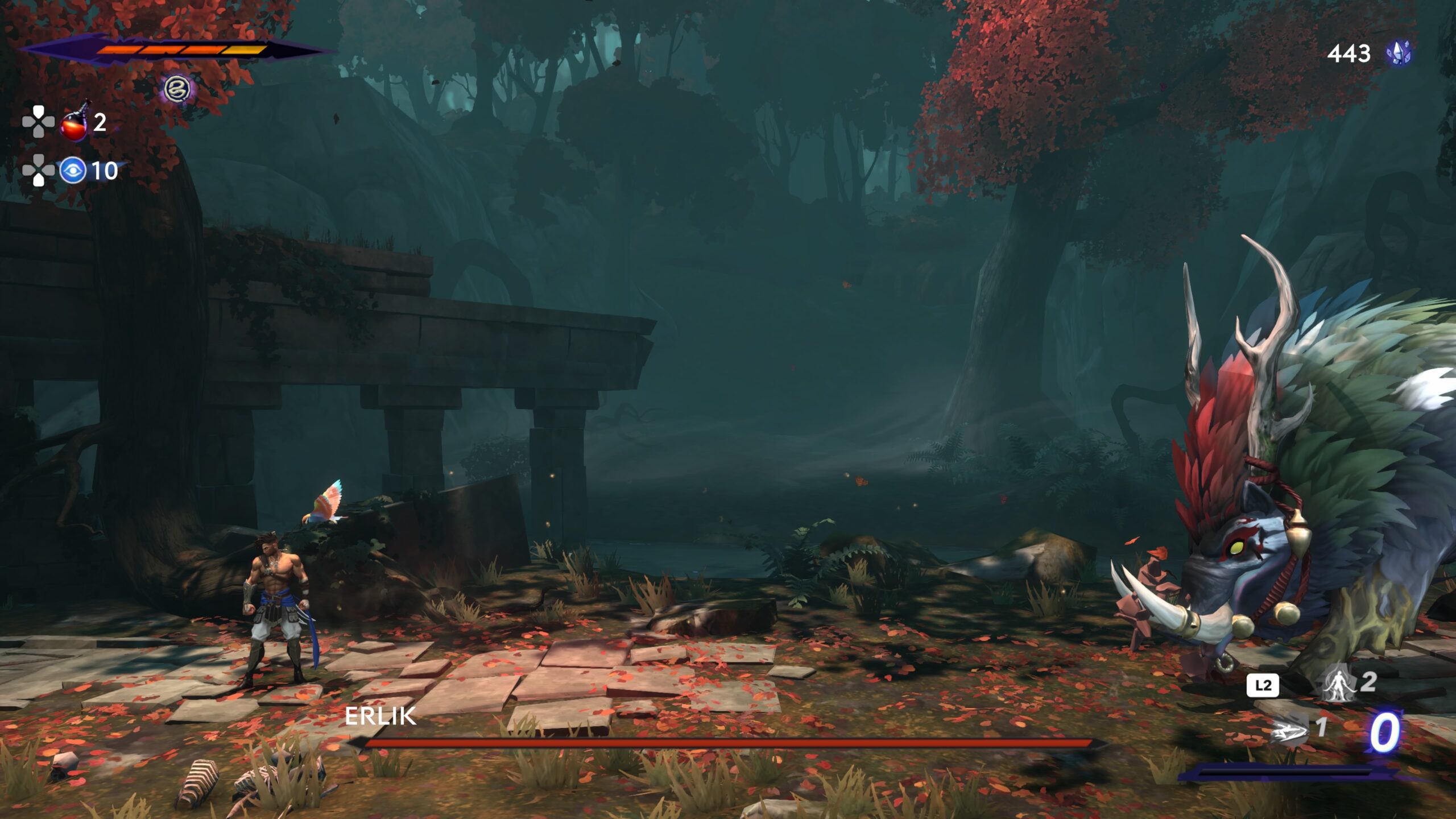Select the blue eye memory shard icon

coord(73,170)
